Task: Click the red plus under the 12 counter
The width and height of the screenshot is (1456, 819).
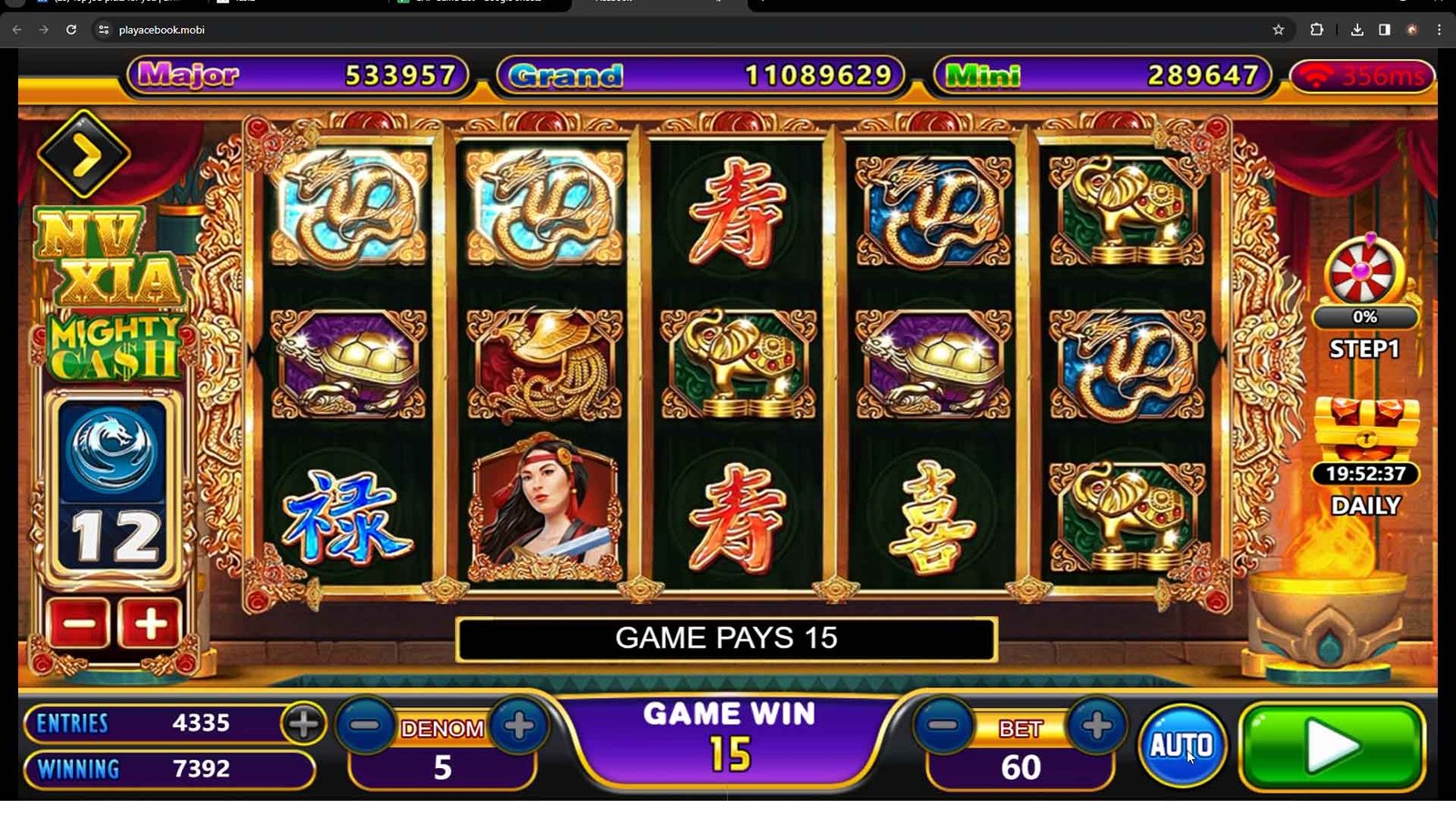Action: click(x=150, y=623)
